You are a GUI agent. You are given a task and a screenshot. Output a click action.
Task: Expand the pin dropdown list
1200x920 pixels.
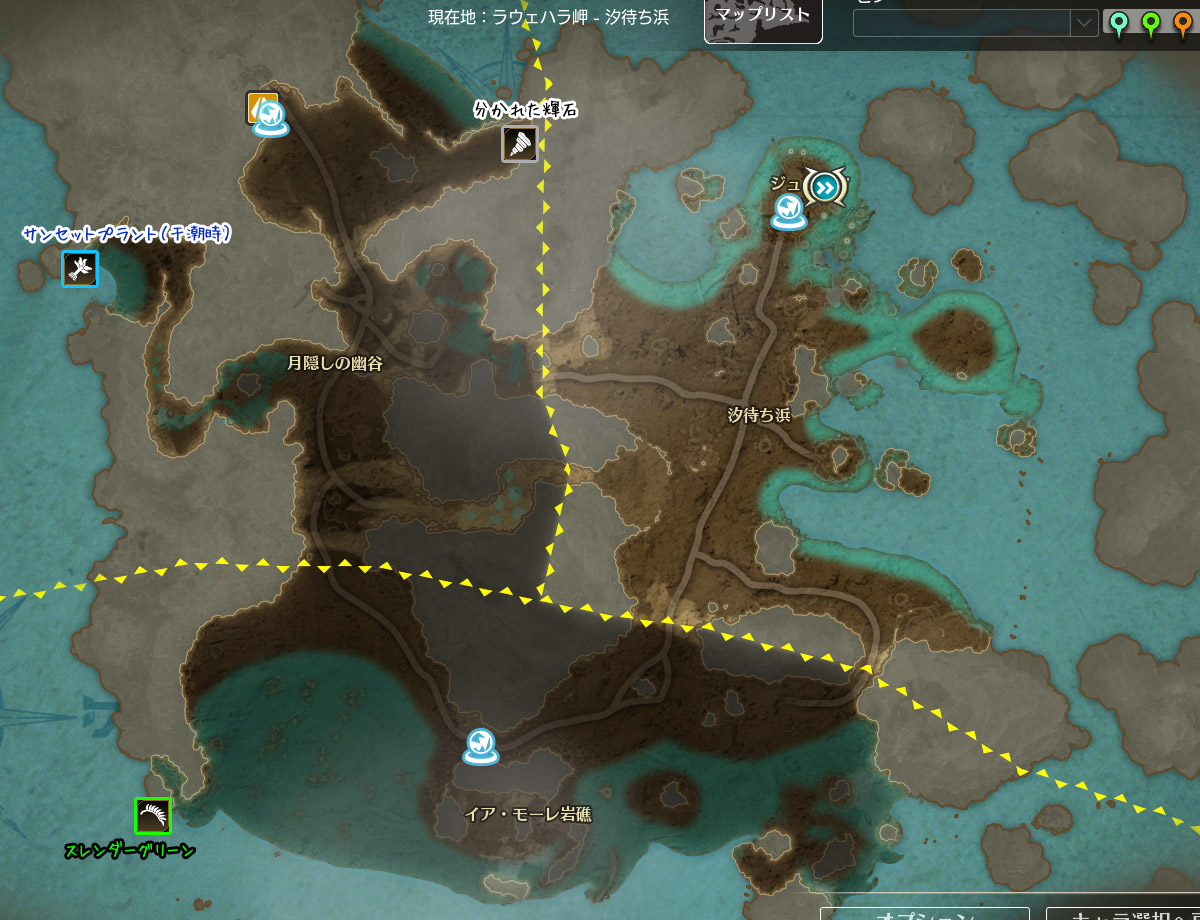tap(1084, 23)
